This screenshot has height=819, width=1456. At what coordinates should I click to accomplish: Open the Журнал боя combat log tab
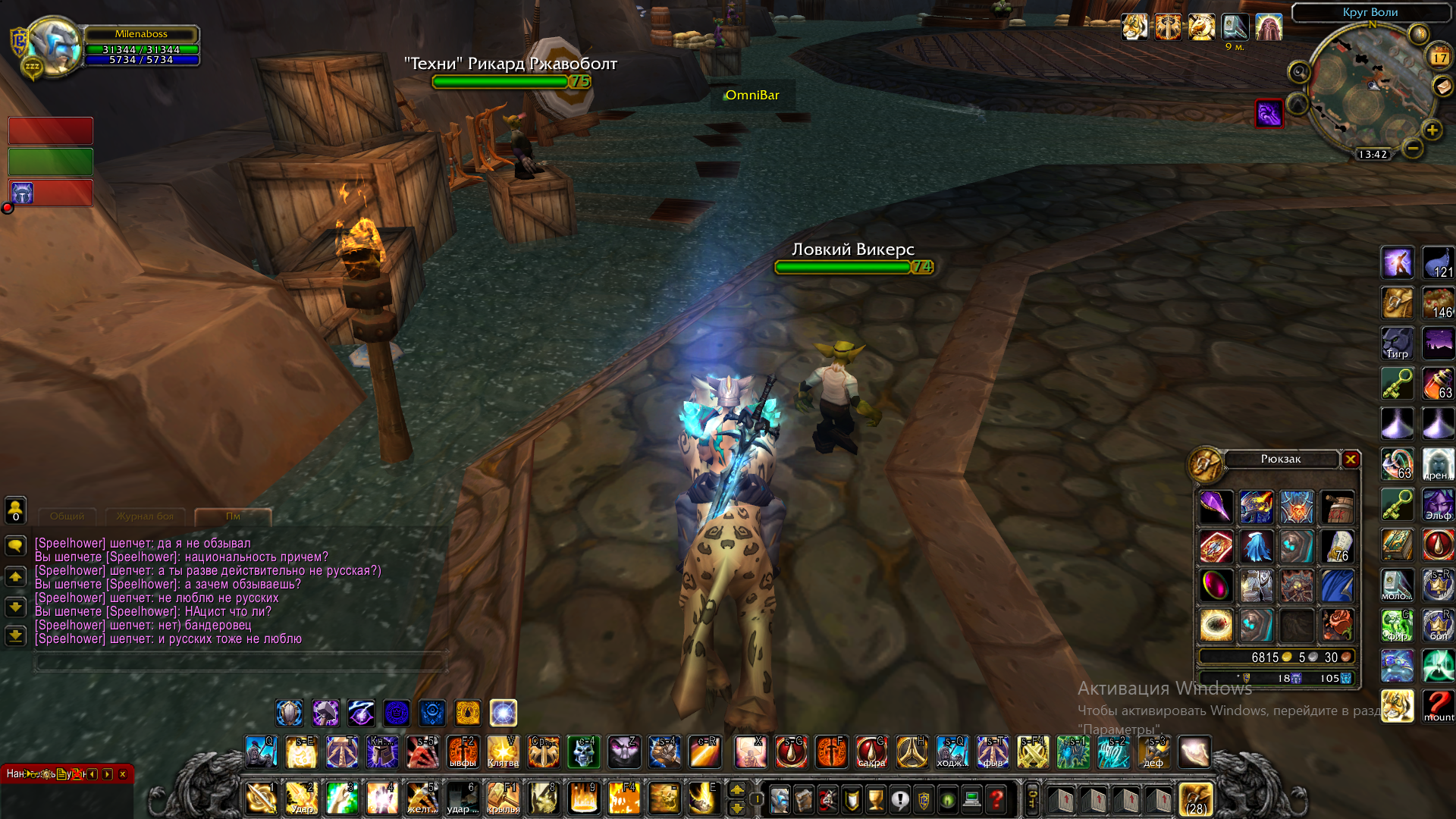pyautogui.click(x=145, y=516)
